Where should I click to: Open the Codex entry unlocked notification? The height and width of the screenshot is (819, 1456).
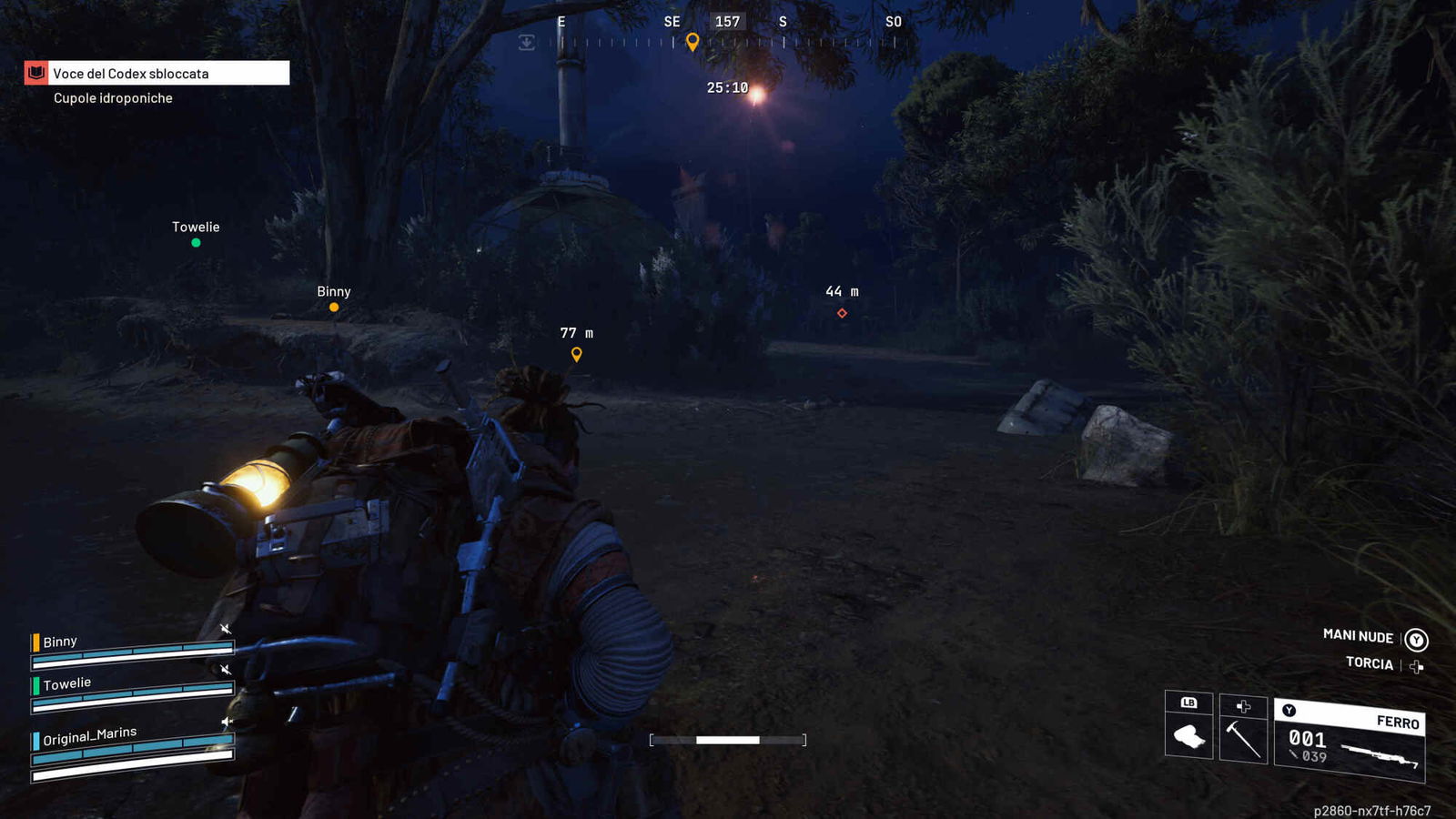point(157,74)
